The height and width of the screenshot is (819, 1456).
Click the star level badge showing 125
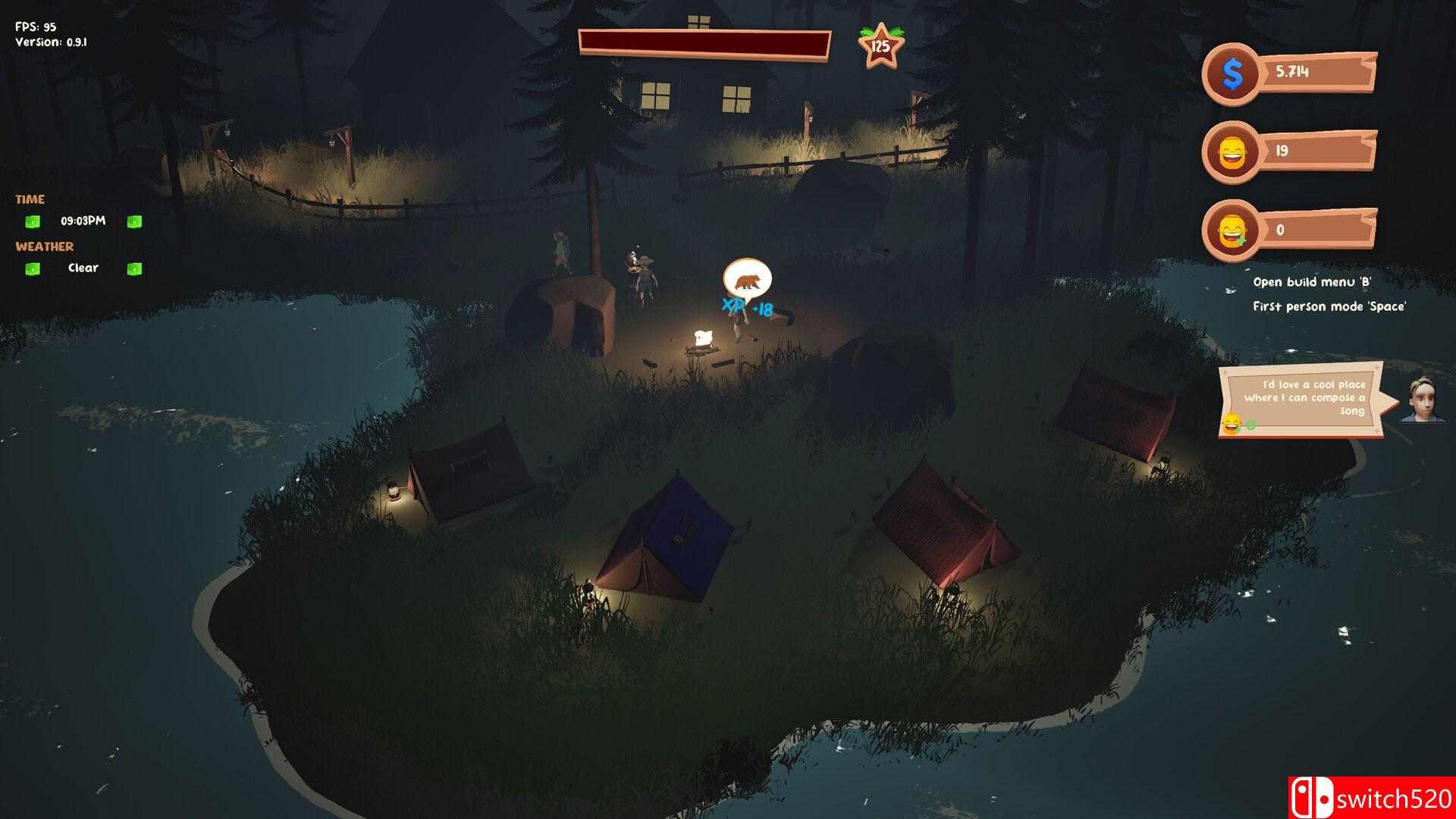(880, 45)
